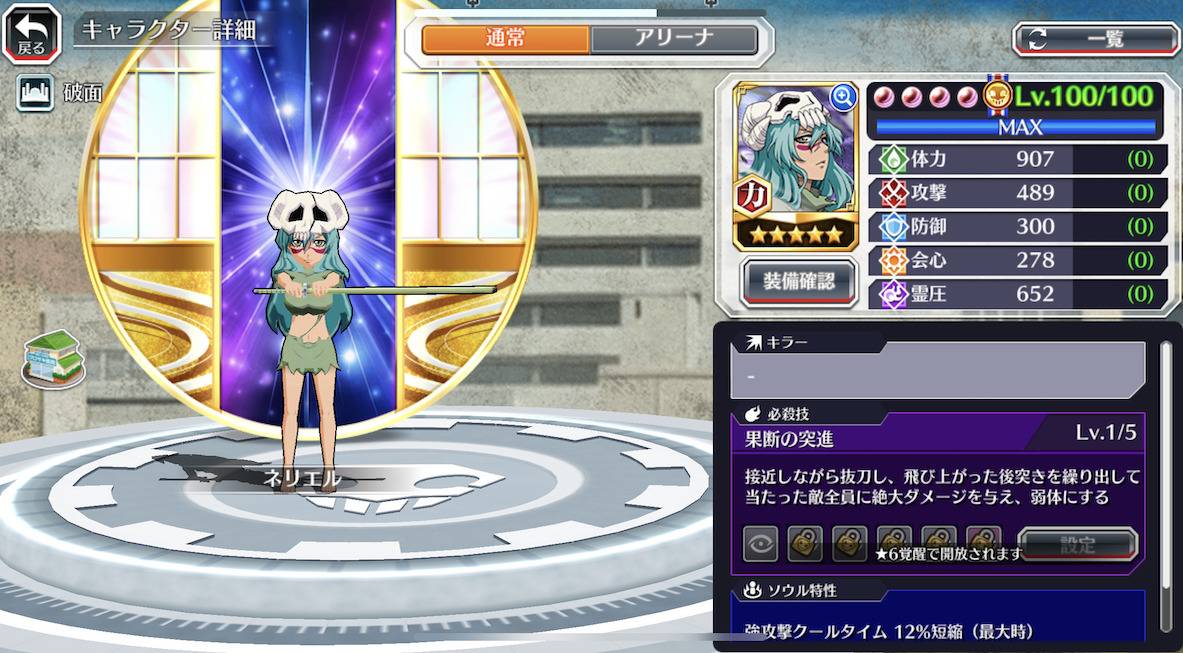Preview the special move with the eye icon
Screen dimensions: 1183x653
(x=761, y=544)
